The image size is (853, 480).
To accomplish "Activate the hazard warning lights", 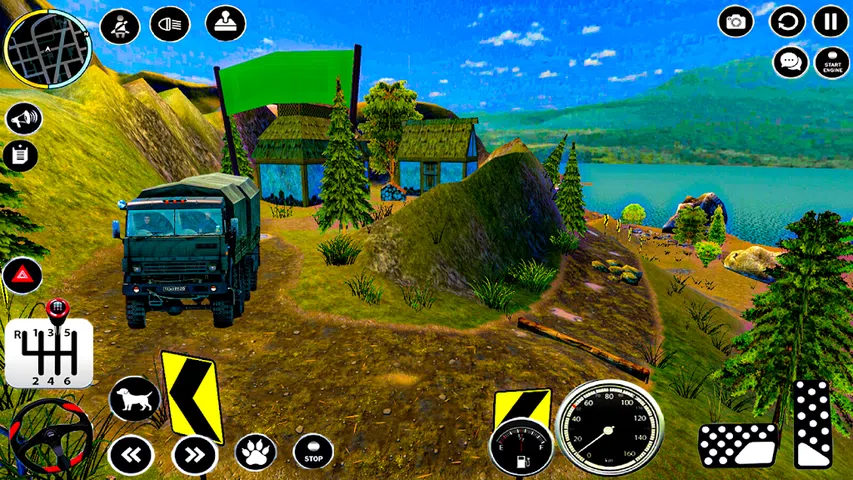I will (19, 275).
